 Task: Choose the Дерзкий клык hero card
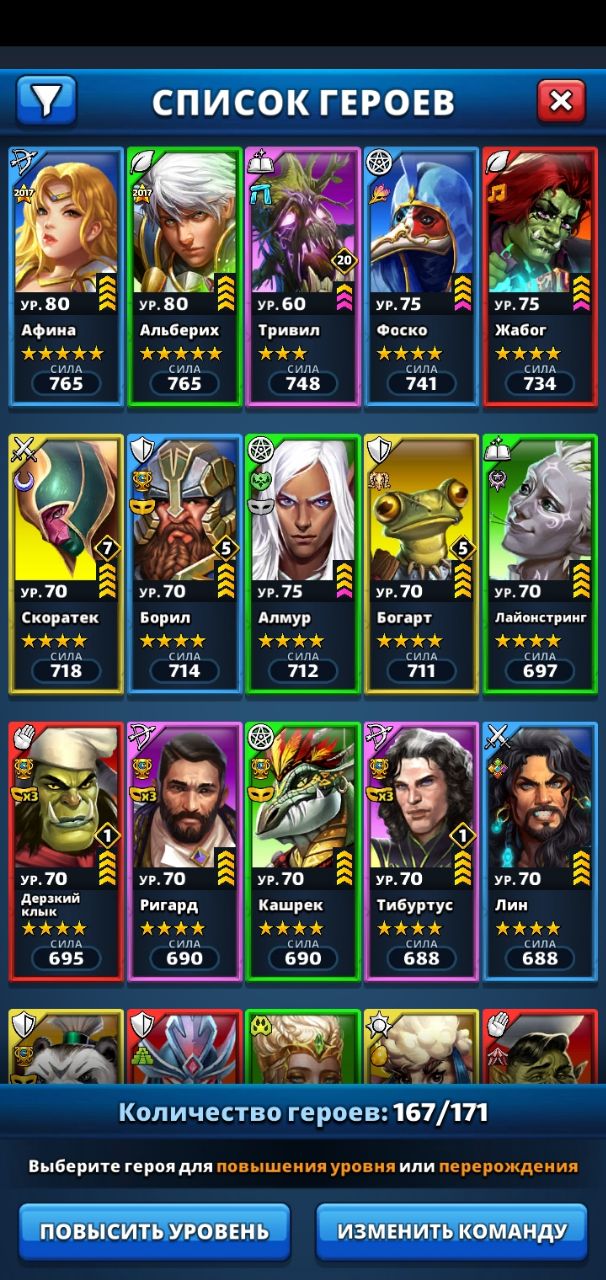66,850
